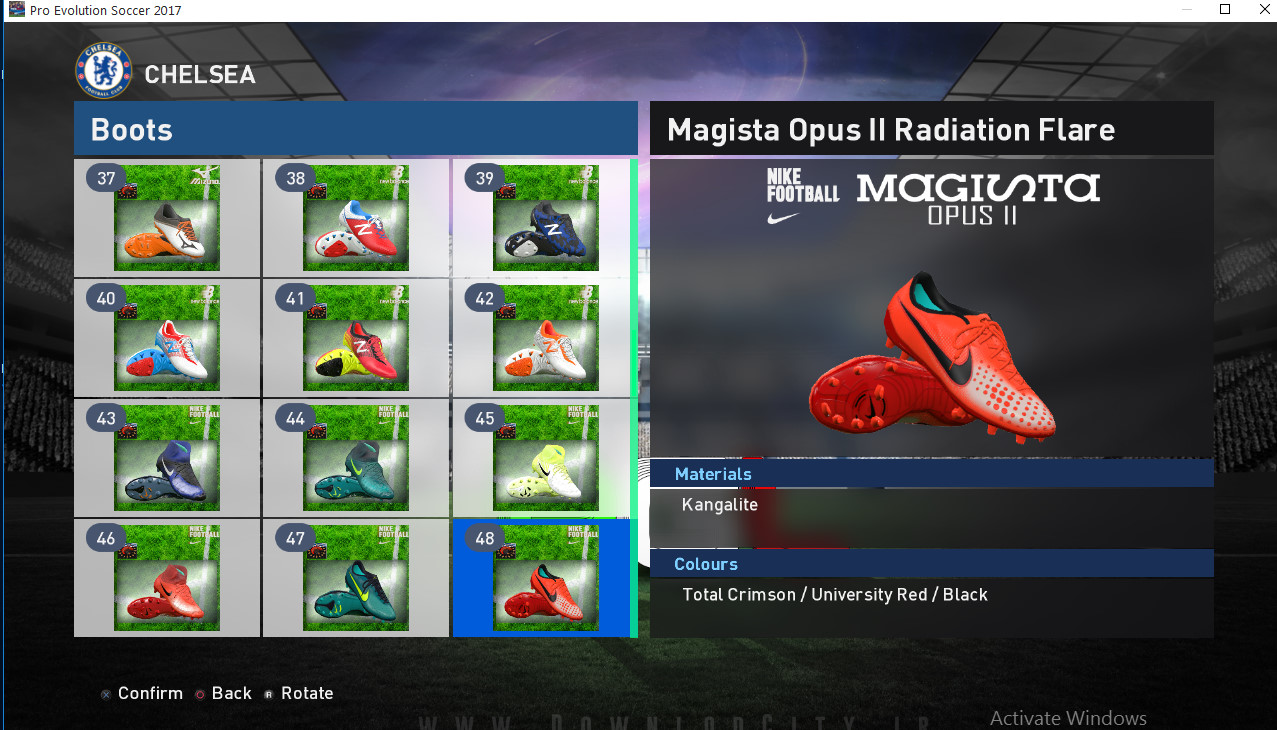Pick the boot numbered 39
1277x730 pixels.
545,218
